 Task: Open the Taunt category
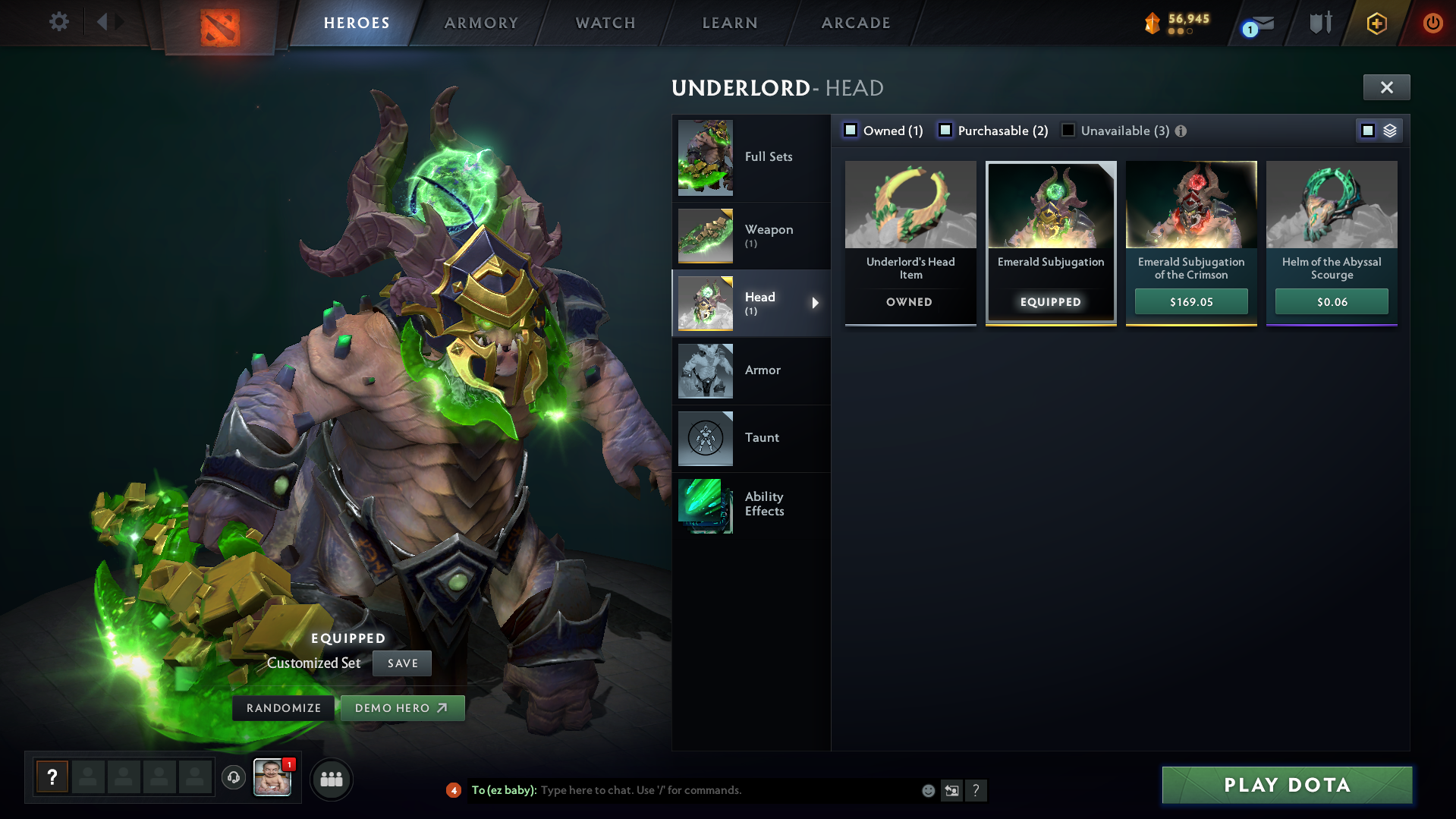(751, 438)
